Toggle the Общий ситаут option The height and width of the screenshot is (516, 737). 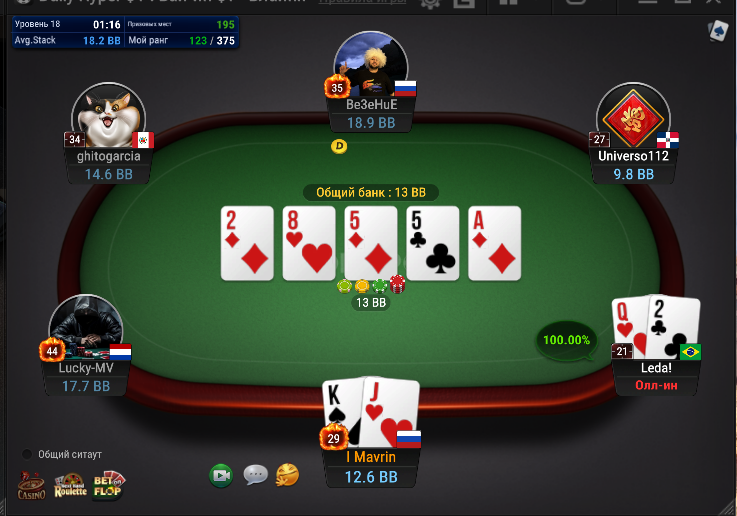29,454
